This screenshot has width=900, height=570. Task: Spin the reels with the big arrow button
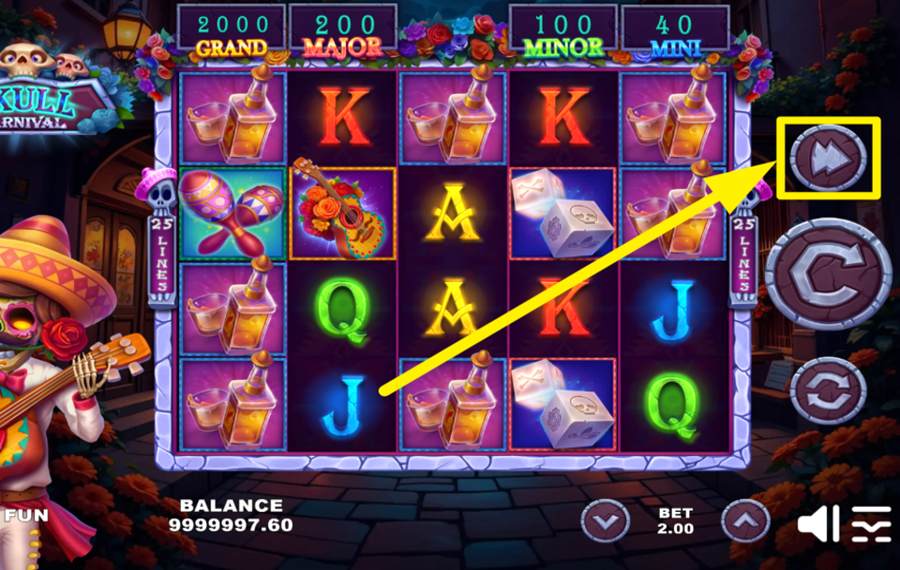click(x=828, y=272)
